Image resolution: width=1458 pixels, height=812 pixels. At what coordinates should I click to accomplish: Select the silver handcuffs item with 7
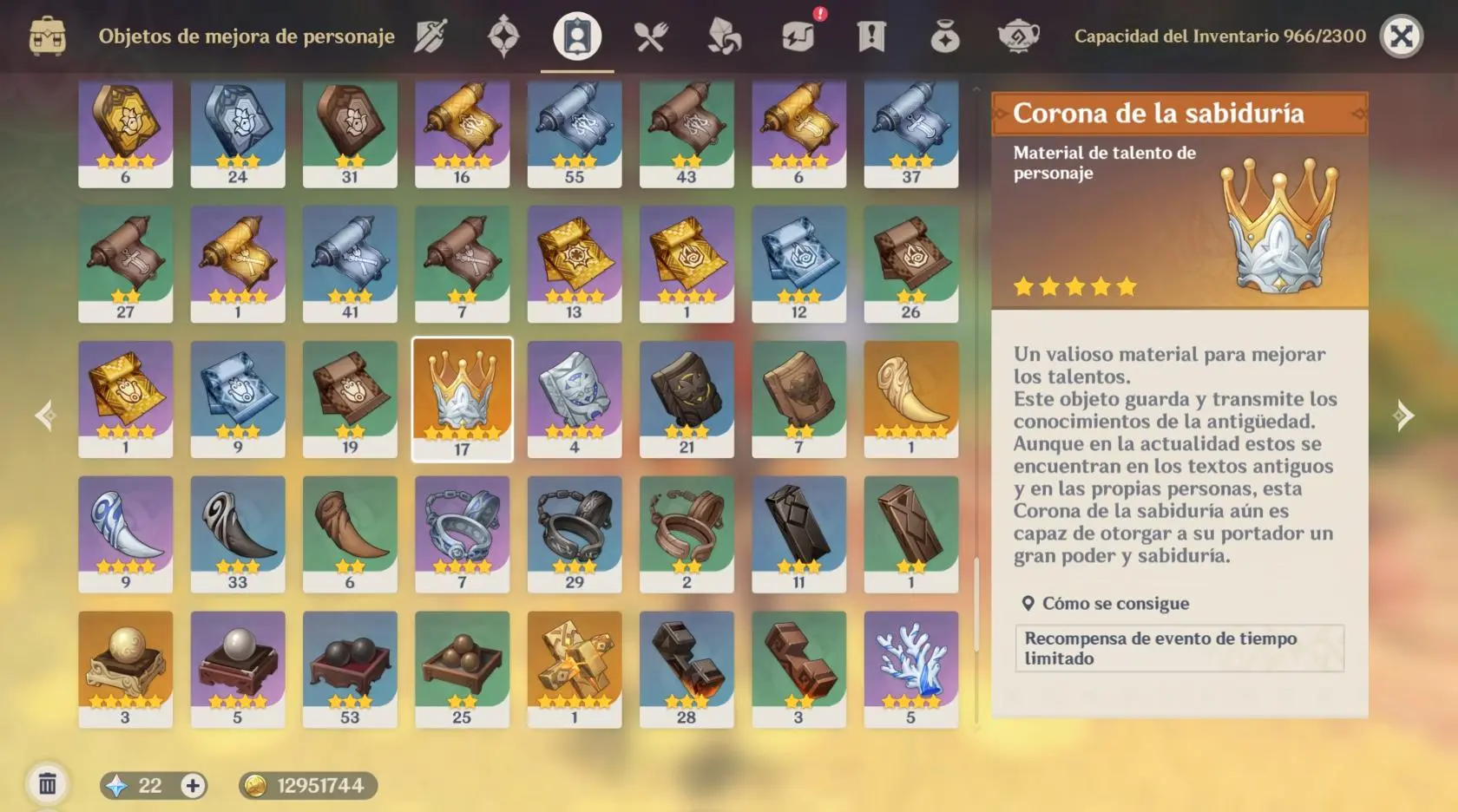[462, 534]
